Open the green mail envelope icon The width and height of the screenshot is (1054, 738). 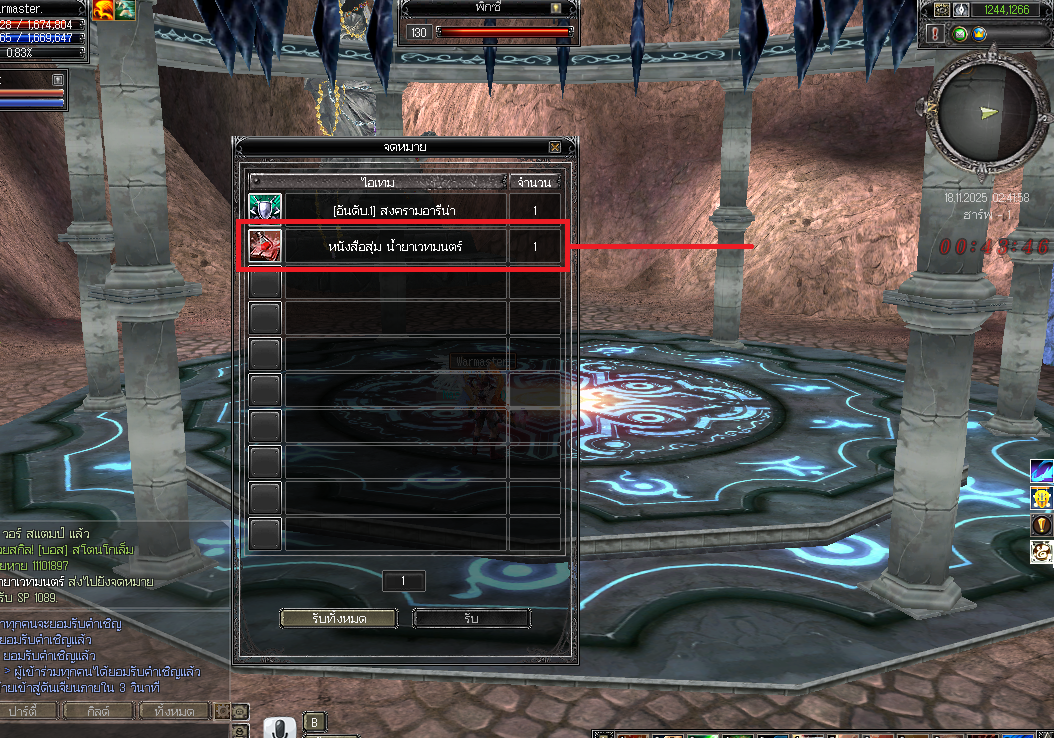pyautogui.click(x=960, y=33)
